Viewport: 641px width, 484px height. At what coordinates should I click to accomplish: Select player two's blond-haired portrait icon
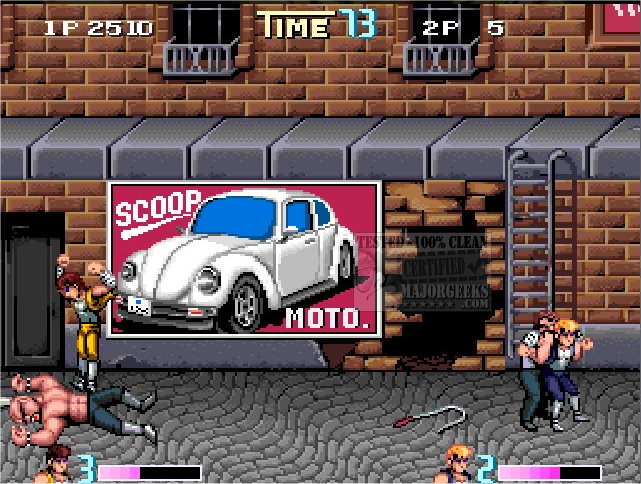coord(459,466)
